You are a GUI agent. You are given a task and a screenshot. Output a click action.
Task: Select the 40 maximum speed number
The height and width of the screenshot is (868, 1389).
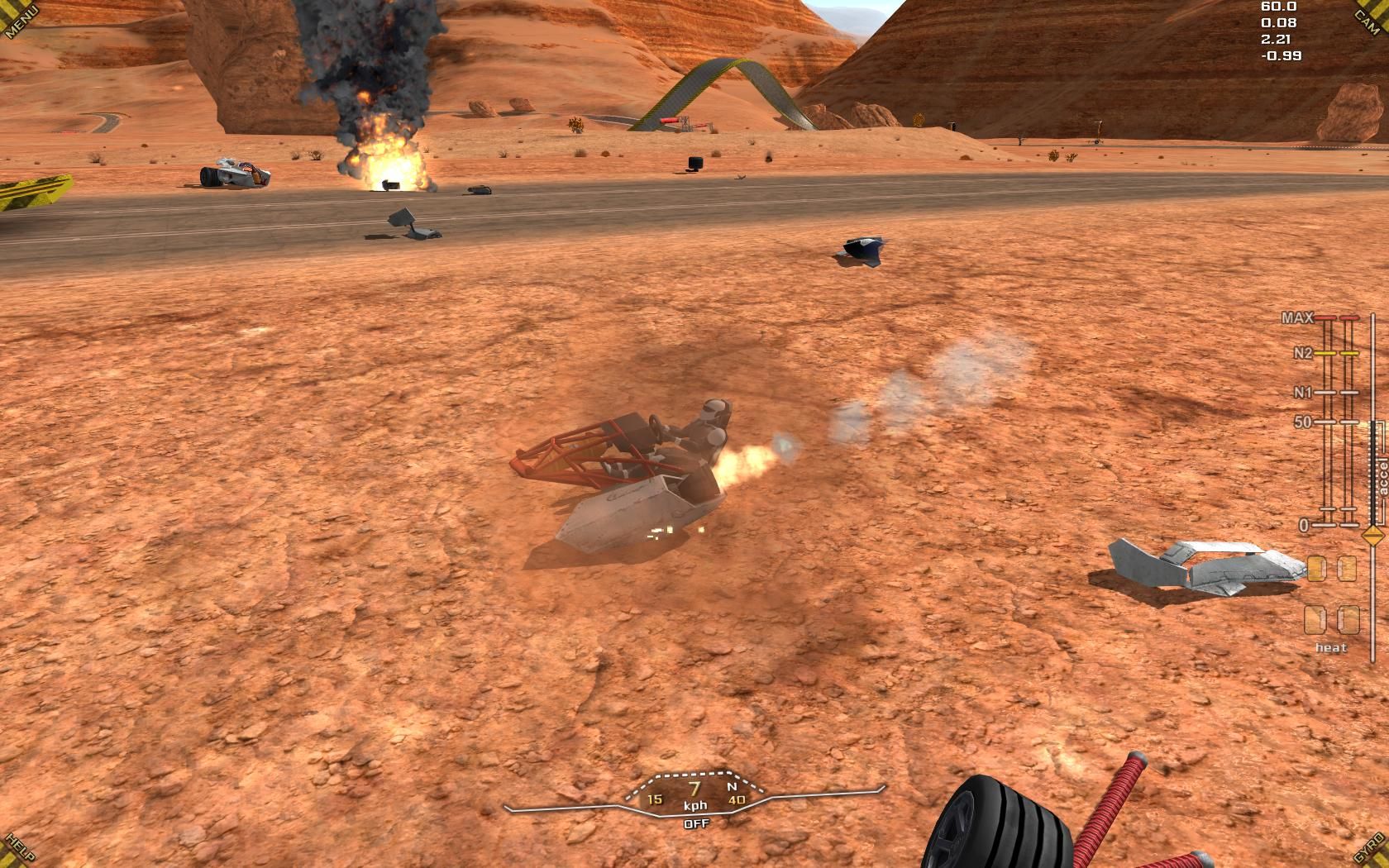pos(736,799)
